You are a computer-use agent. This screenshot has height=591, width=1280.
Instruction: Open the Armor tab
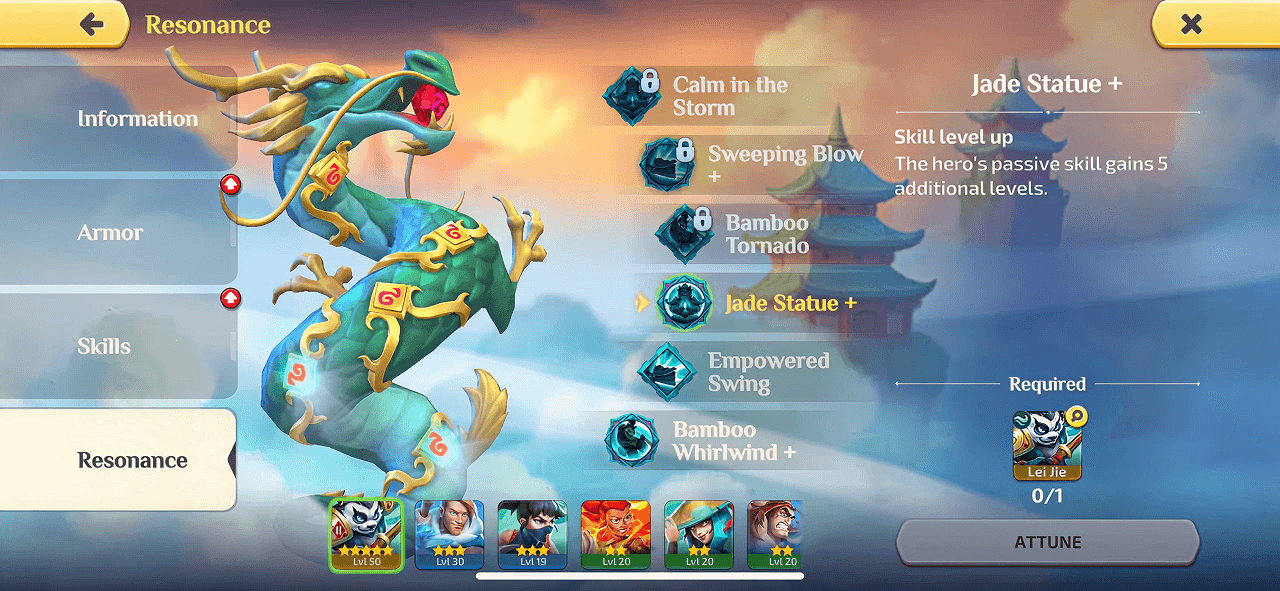point(111,233)
